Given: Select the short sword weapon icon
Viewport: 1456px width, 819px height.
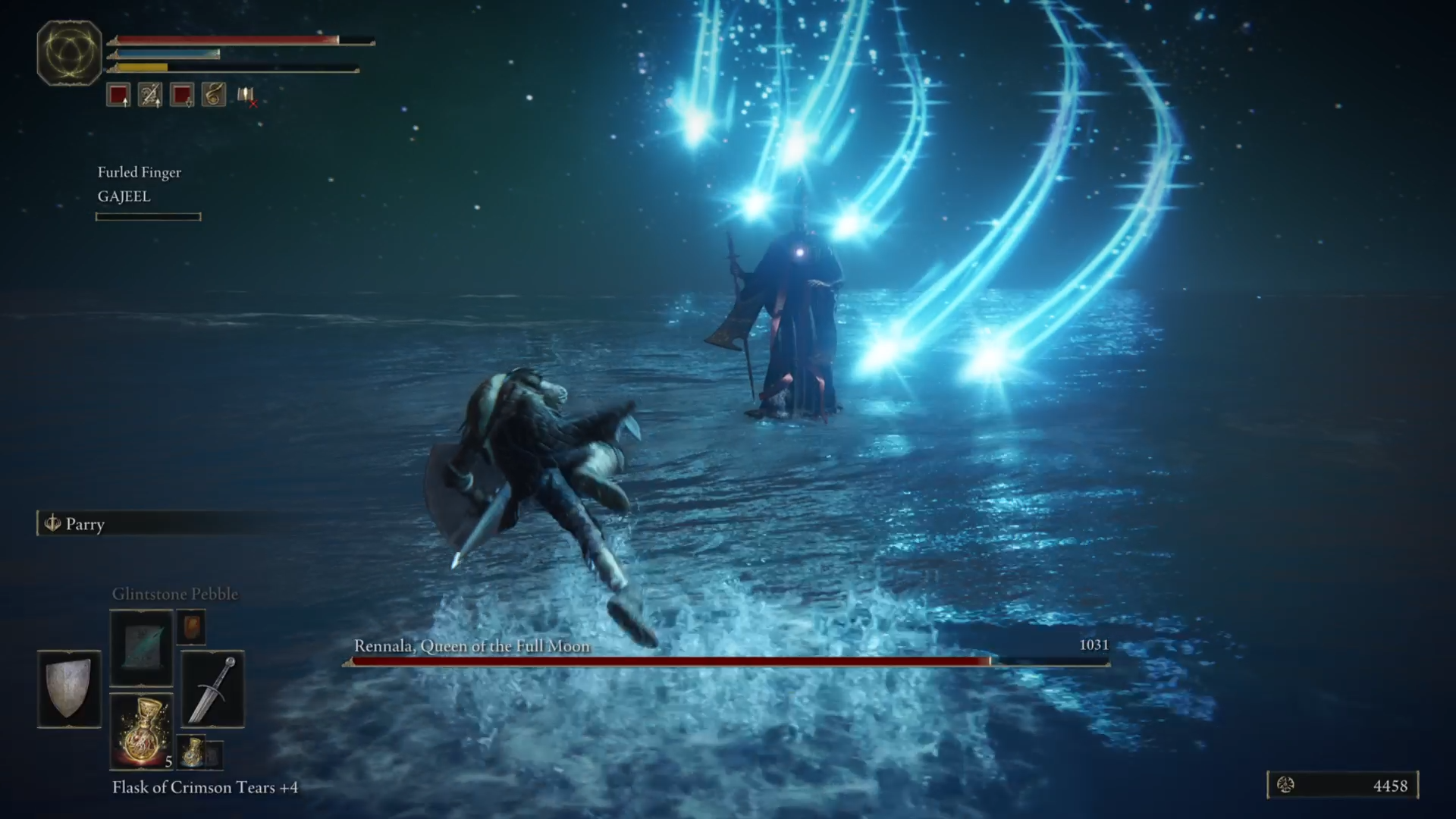Looking at the screenshot, I should click(x=212, y=690).
